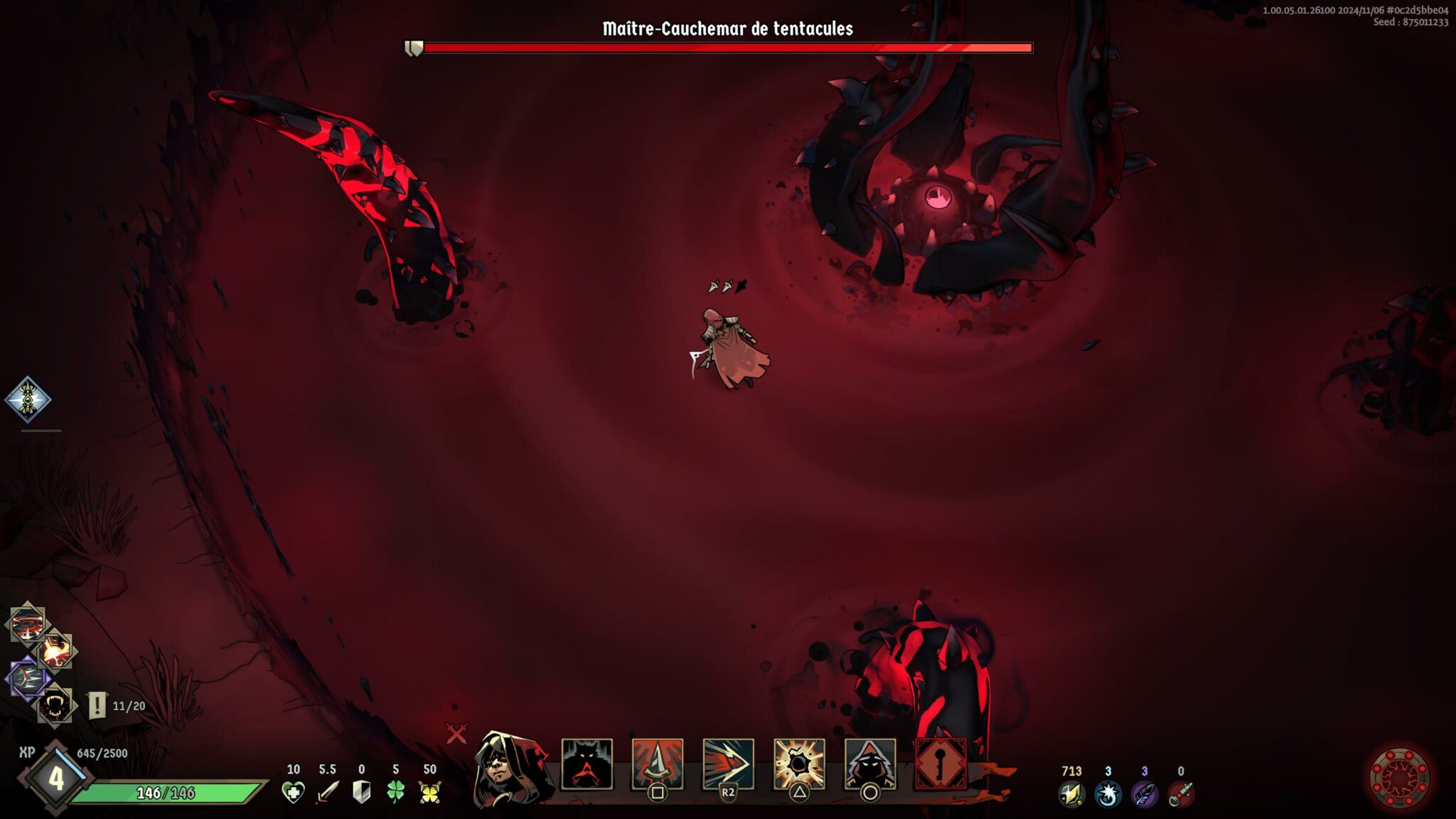Select the gold crystal currency icon
This screenshot has width=1456, height=819.
pyautogui.click(x=1071, y=794)
